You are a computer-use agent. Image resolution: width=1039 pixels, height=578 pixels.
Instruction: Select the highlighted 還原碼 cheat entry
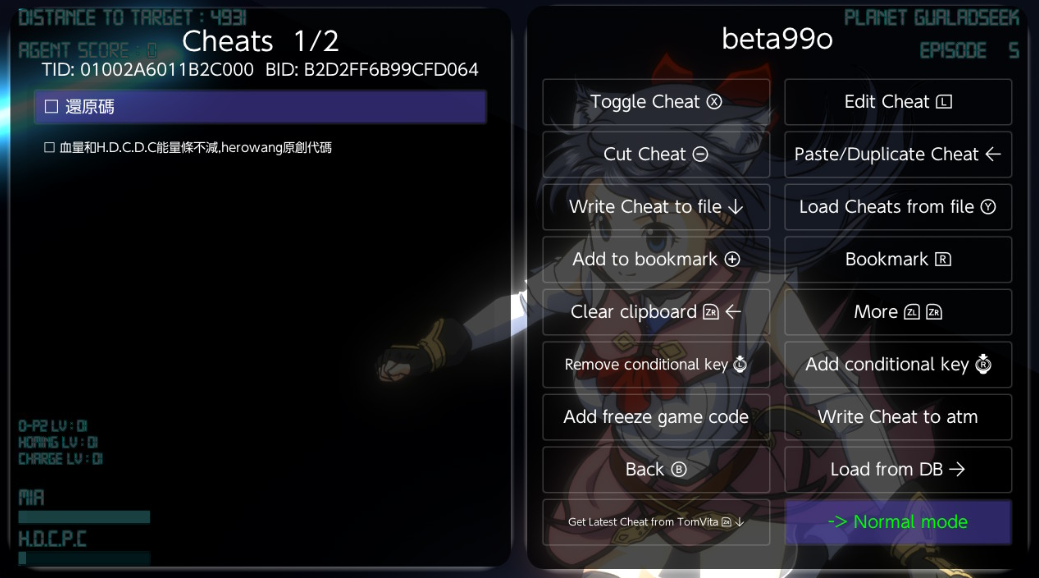tap(260, 107)
